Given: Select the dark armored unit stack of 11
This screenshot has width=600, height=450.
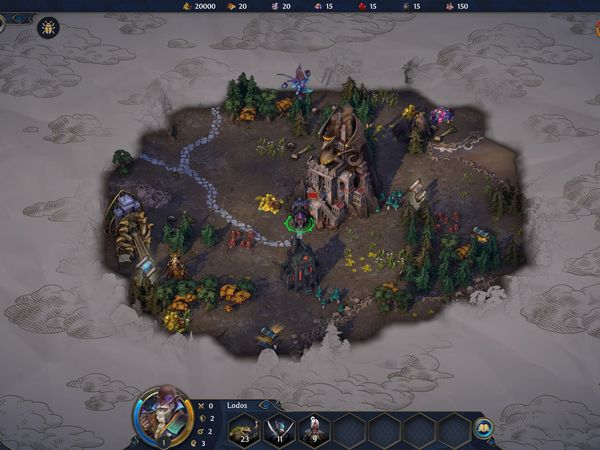Looking at the screenshot, I should tap(279, 430).
